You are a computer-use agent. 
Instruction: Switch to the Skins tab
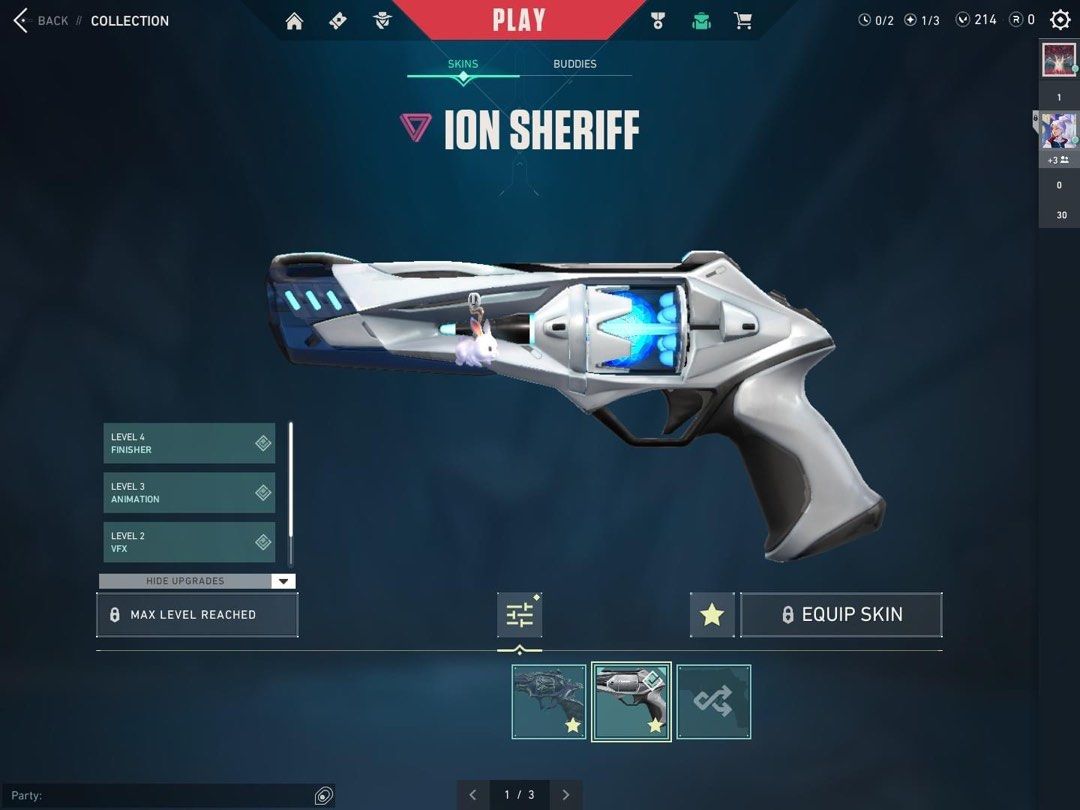(462, 64)
